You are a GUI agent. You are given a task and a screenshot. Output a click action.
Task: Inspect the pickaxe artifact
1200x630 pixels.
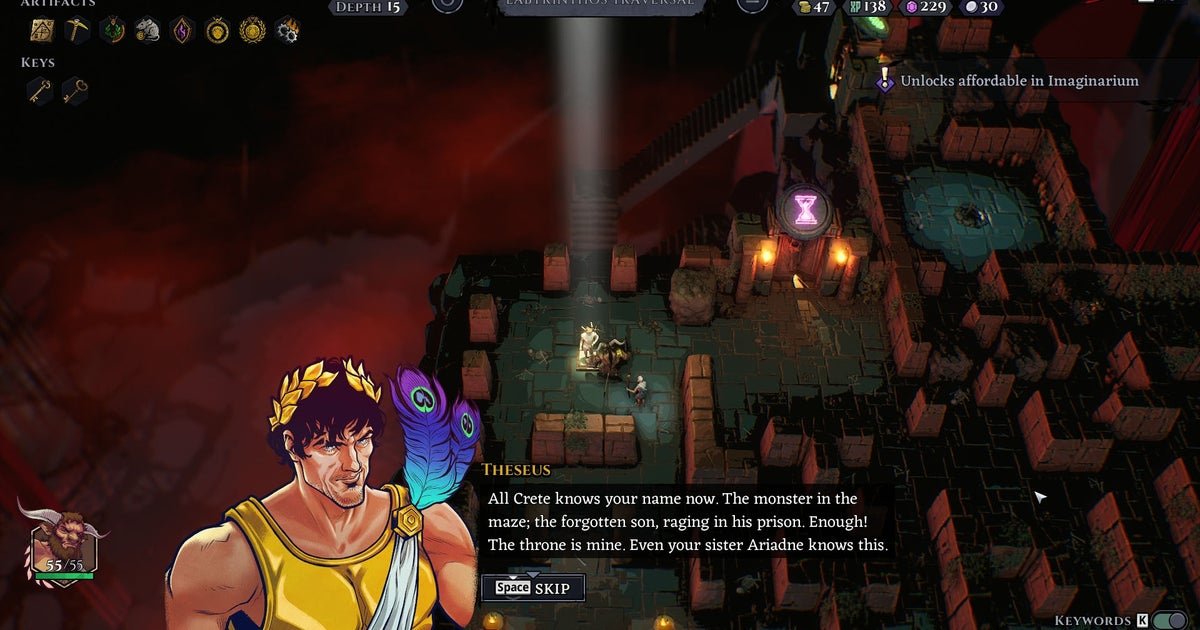76,30
